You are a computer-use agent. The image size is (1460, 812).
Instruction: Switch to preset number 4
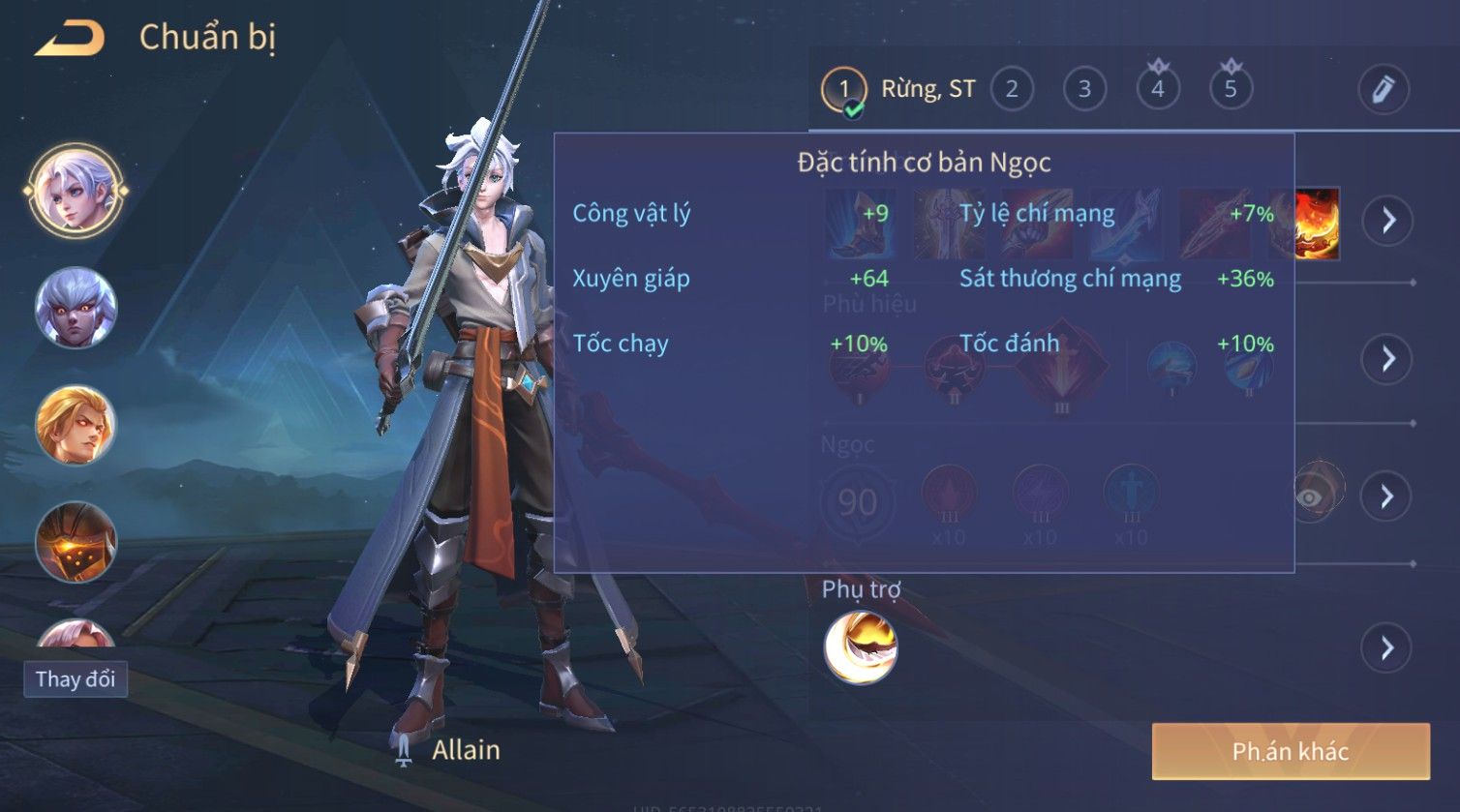(1157, 90)
